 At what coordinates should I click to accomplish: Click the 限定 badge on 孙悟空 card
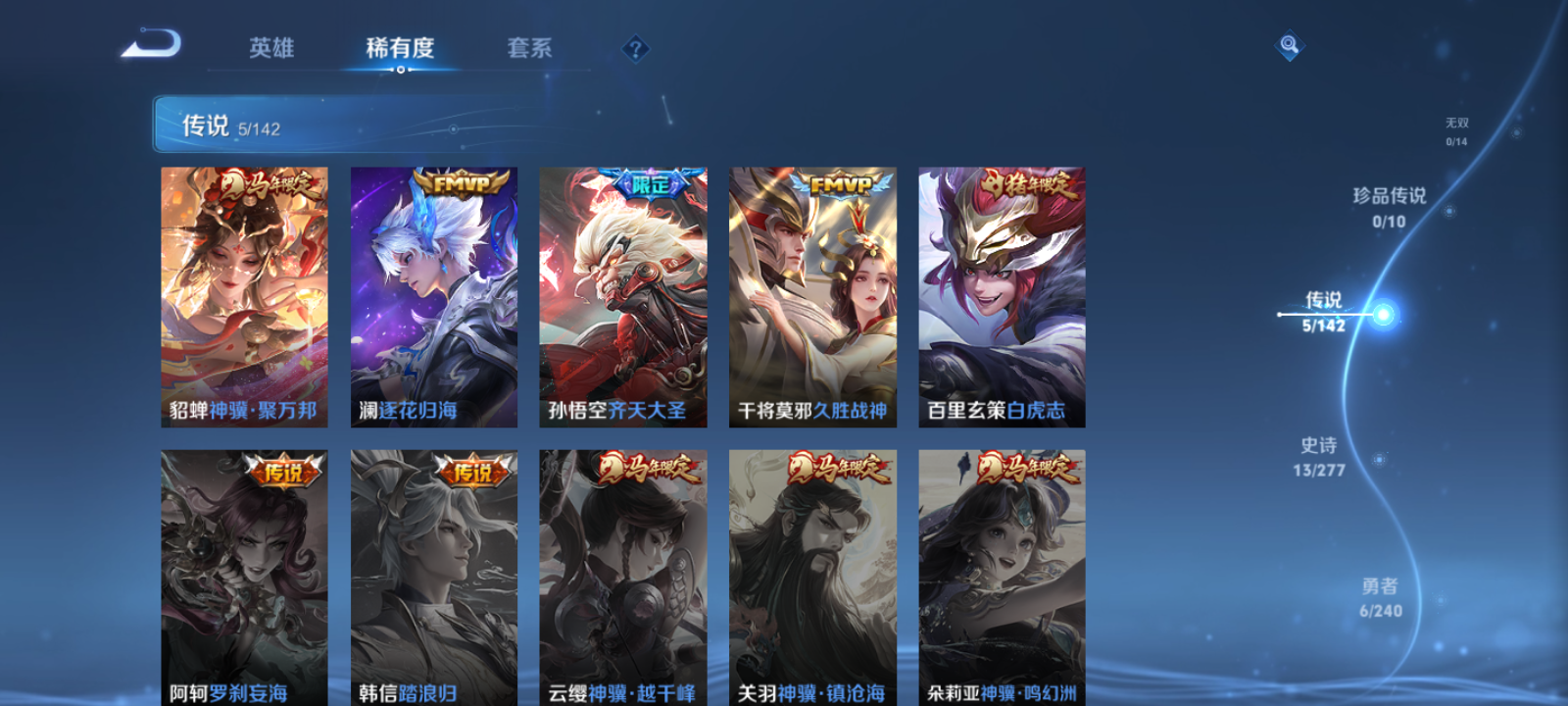pos(648,182)
